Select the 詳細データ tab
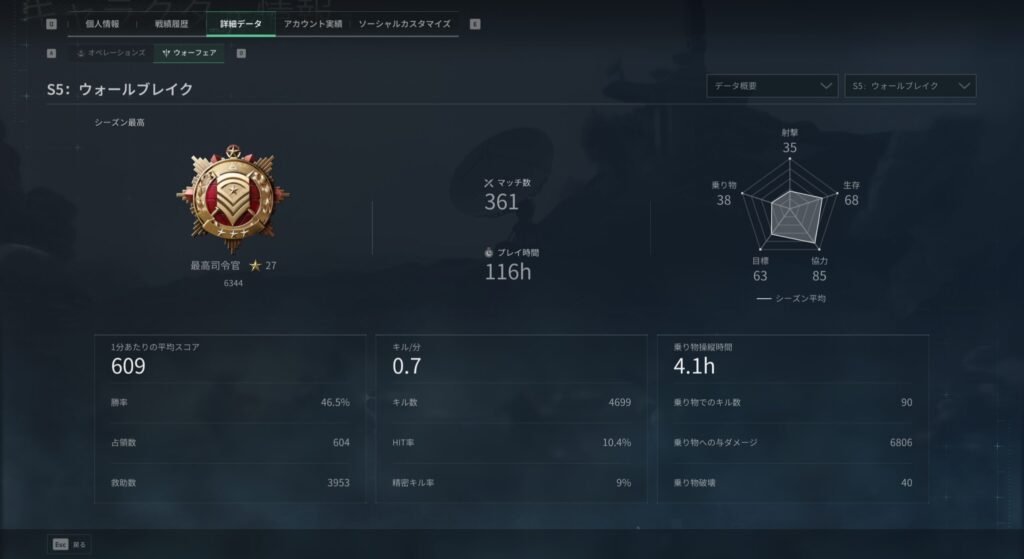Viewport: 1024px width, 559px height. (x=241, y=23)
